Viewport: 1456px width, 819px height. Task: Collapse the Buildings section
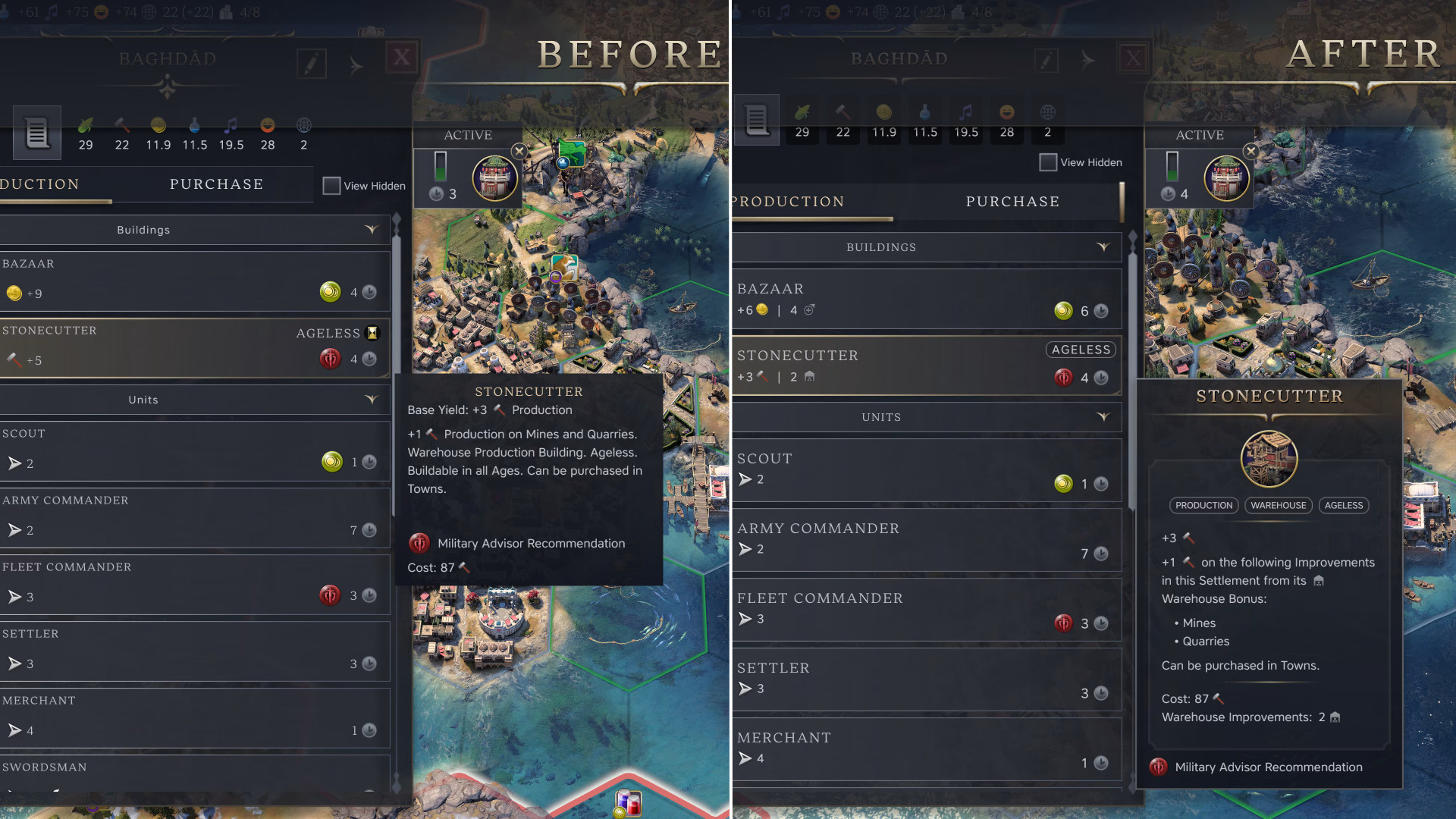tap(371, 230)
